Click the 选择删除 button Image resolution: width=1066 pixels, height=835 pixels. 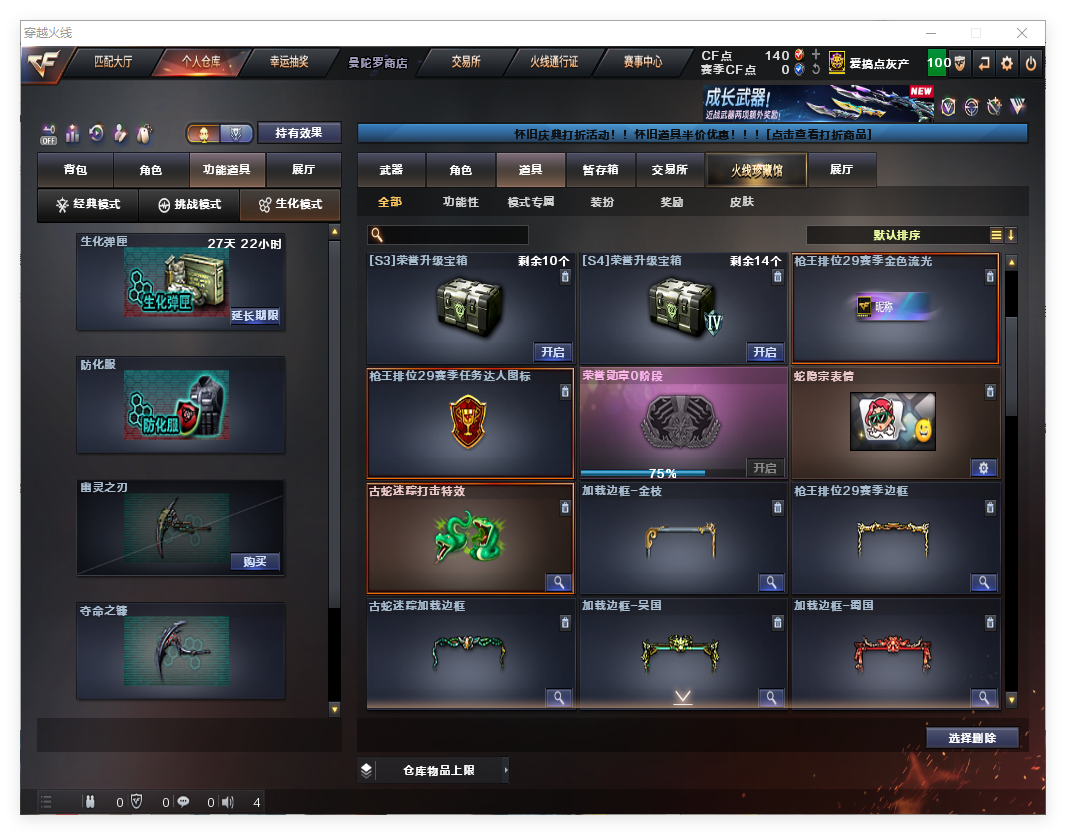[x=972, y=738]
